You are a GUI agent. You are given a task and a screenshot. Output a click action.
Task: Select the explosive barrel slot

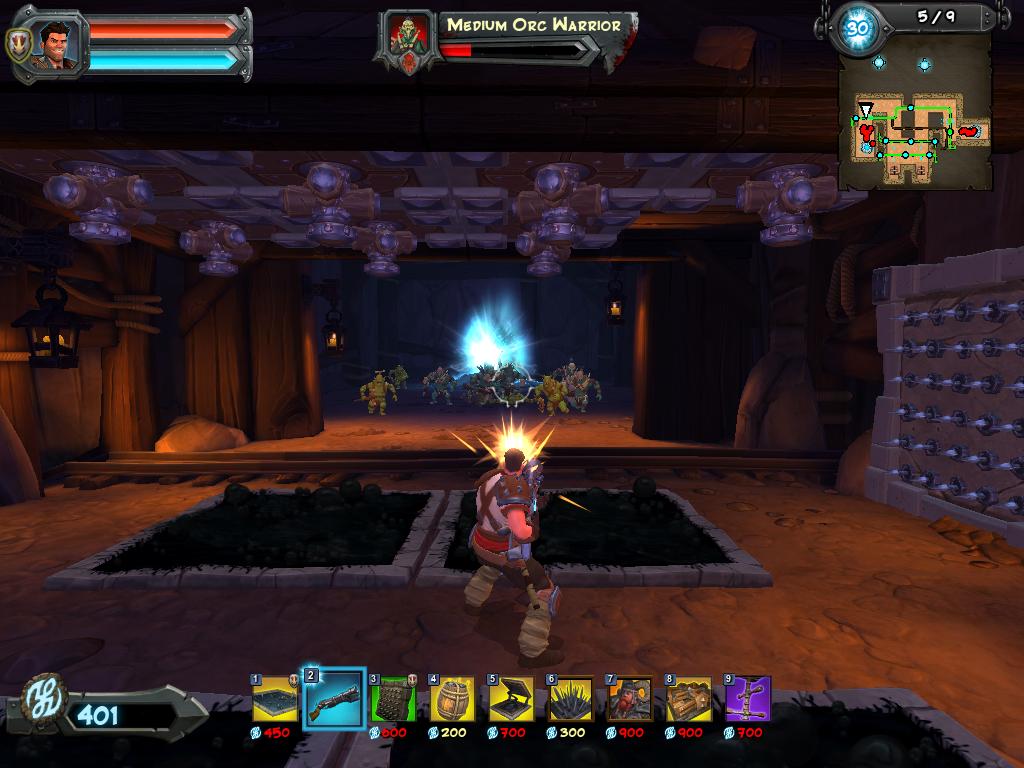[x=452, y=699]
